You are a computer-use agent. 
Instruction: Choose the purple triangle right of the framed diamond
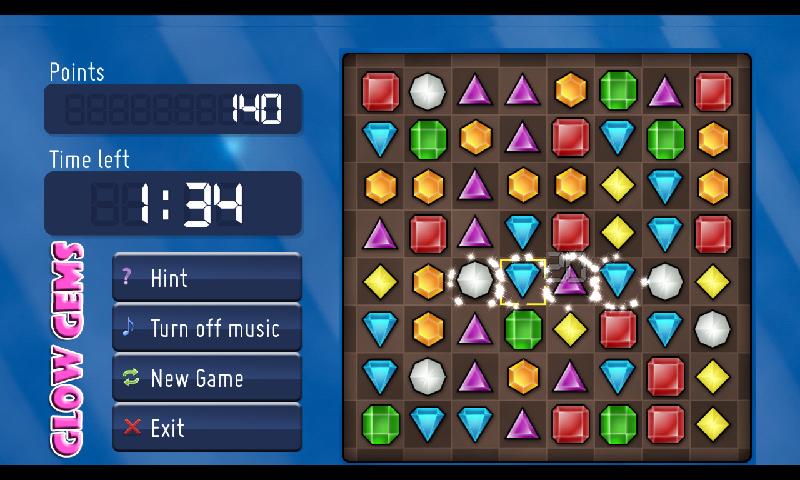point(570,281)
